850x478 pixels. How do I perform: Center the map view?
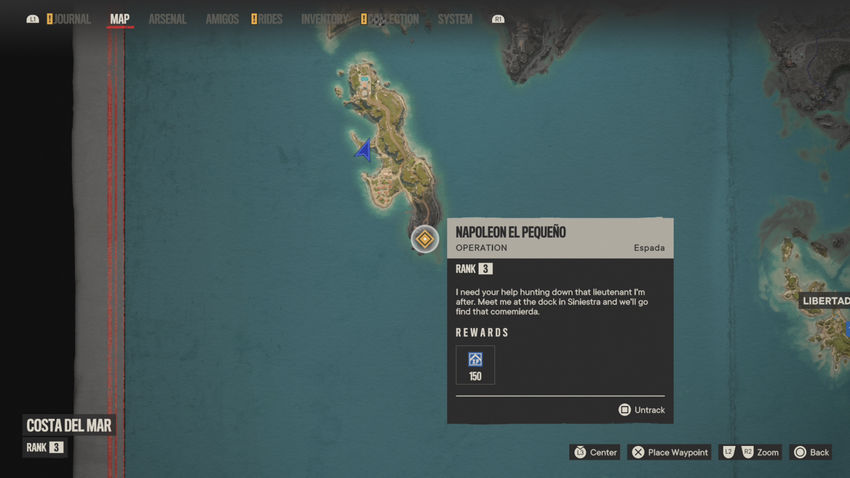595,453
